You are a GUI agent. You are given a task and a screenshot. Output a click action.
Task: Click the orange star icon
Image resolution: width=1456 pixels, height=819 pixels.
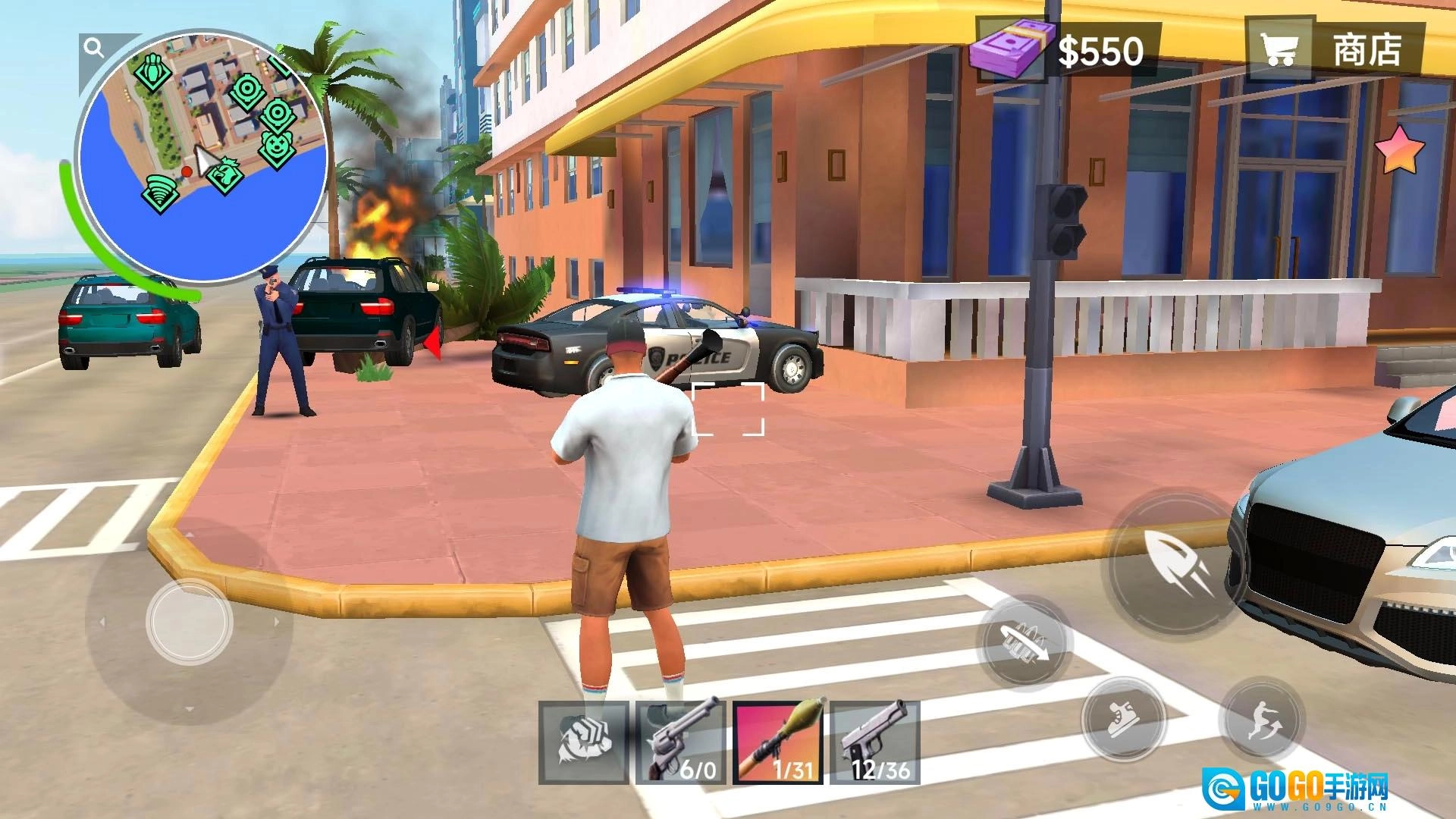(1400, 149)
